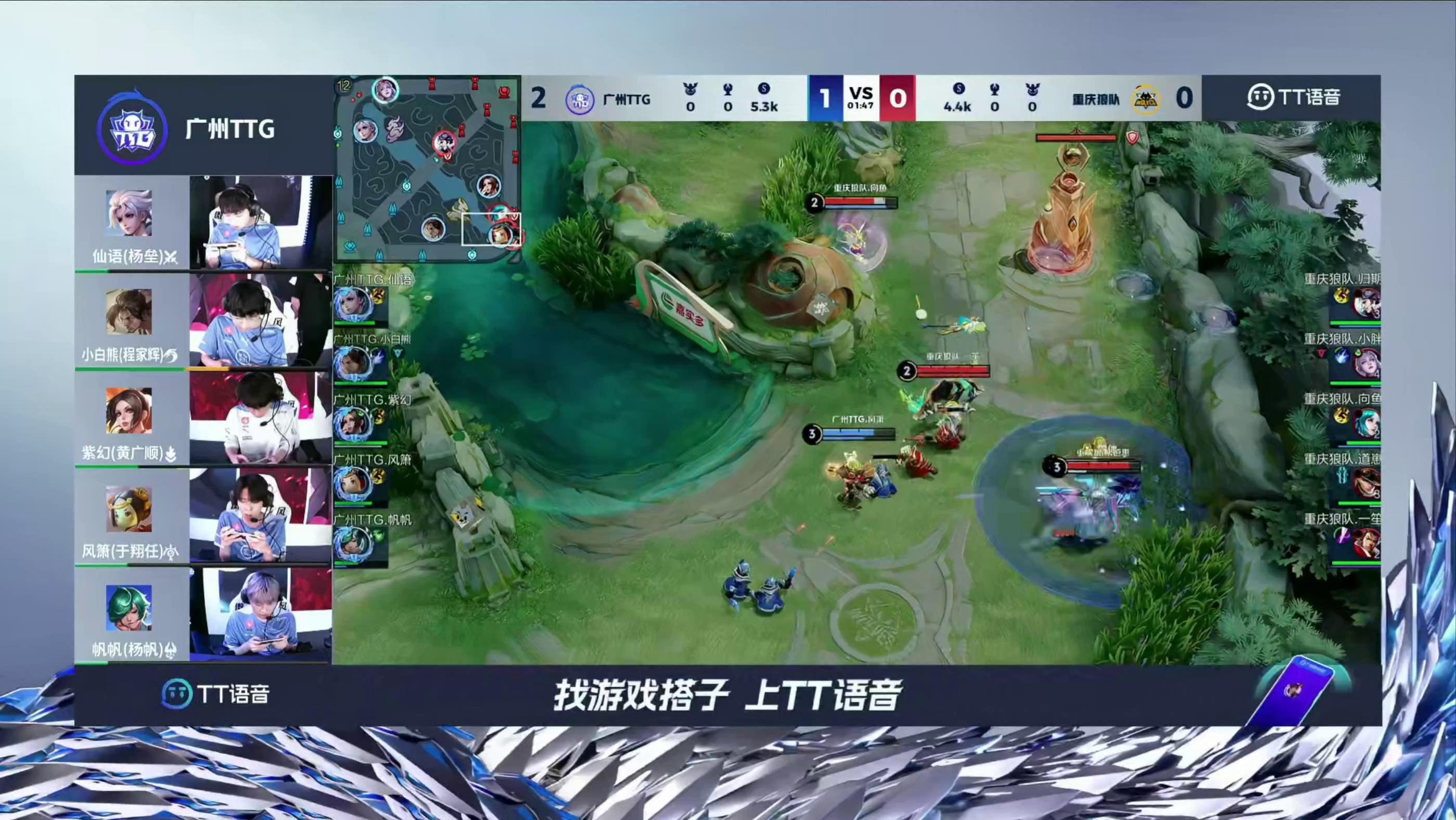Select the 广州TTG team logo in the side panel

(x=132, y=130)
